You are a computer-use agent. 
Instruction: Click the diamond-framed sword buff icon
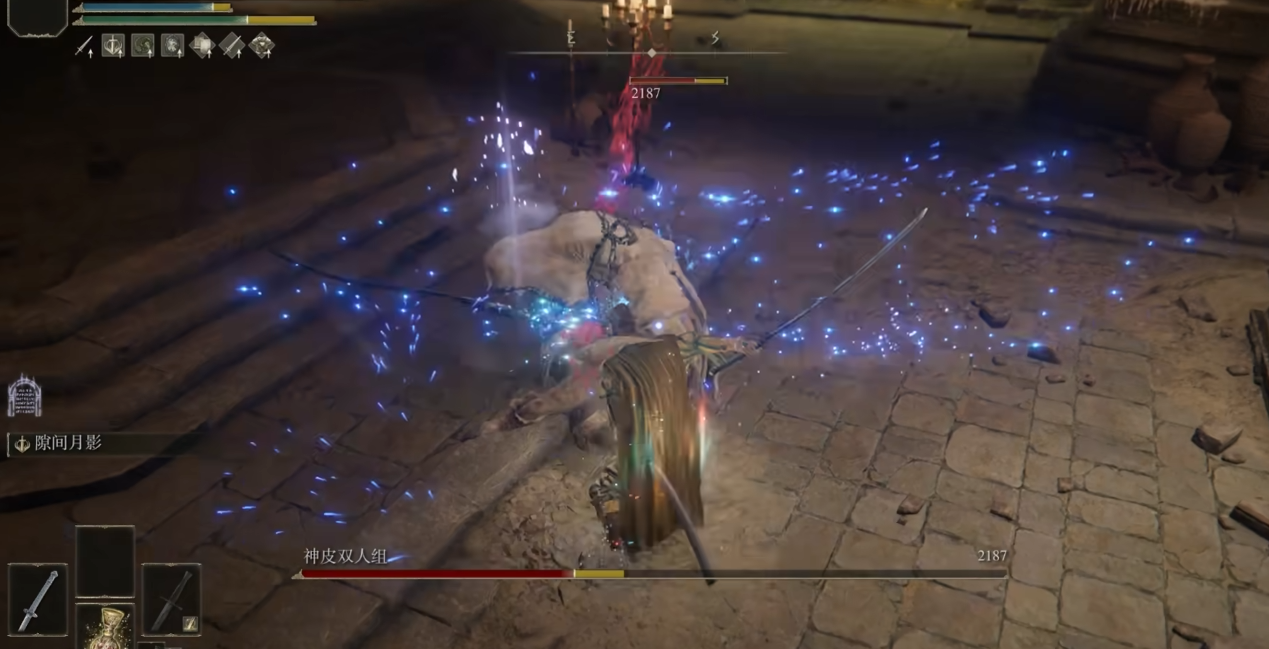click(x=231, y=46)
